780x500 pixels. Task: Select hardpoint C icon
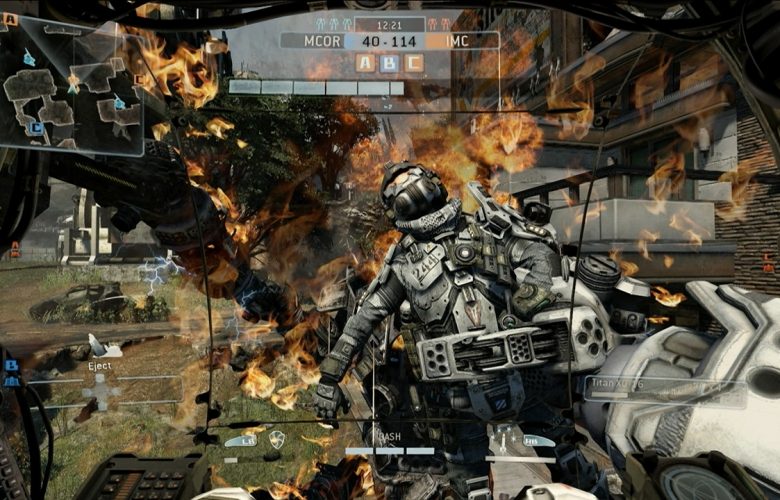(413, 63)
